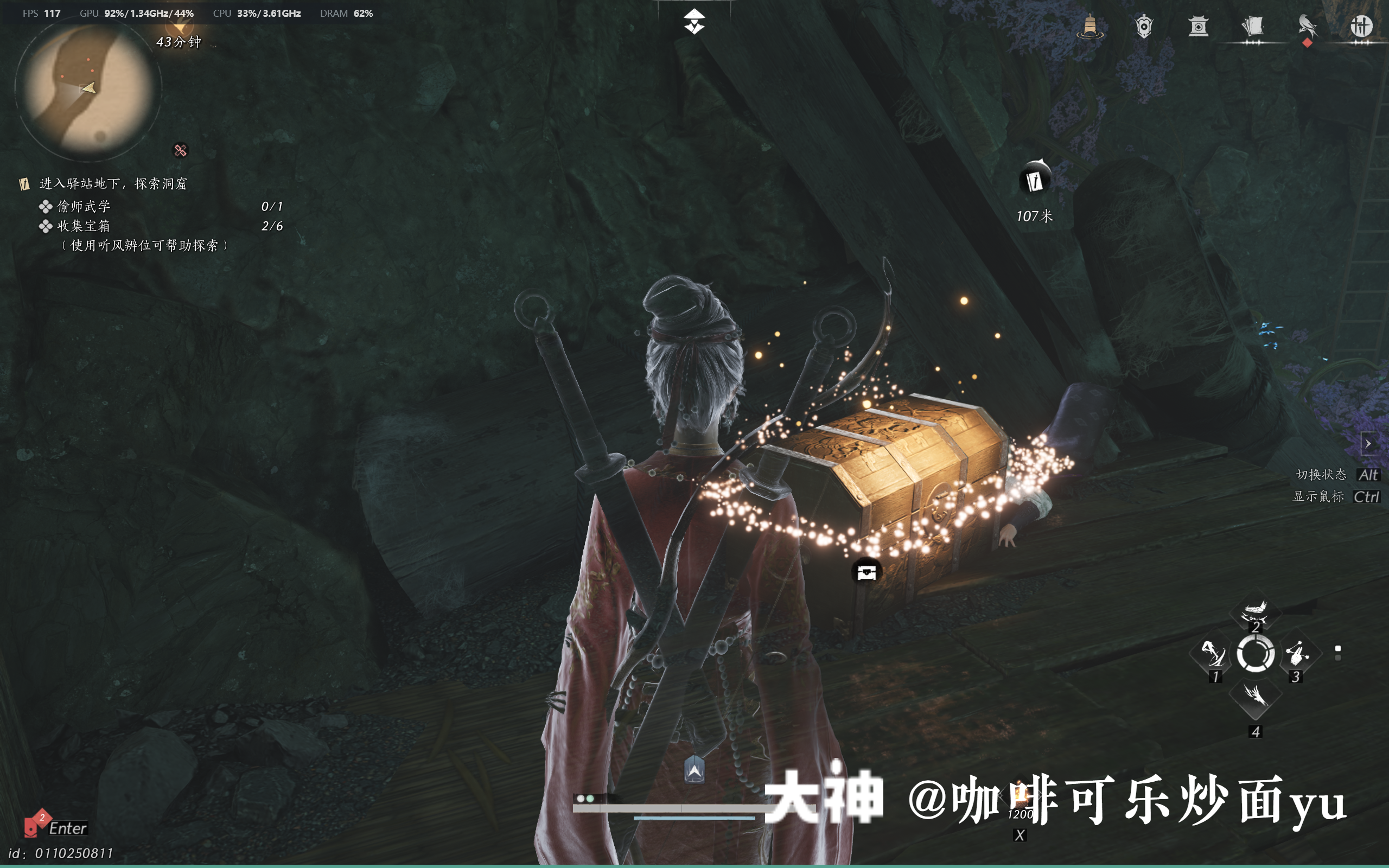The image size is (1389, 868).
Task: Click the cards collection icon
Action: coord(1253,26)
